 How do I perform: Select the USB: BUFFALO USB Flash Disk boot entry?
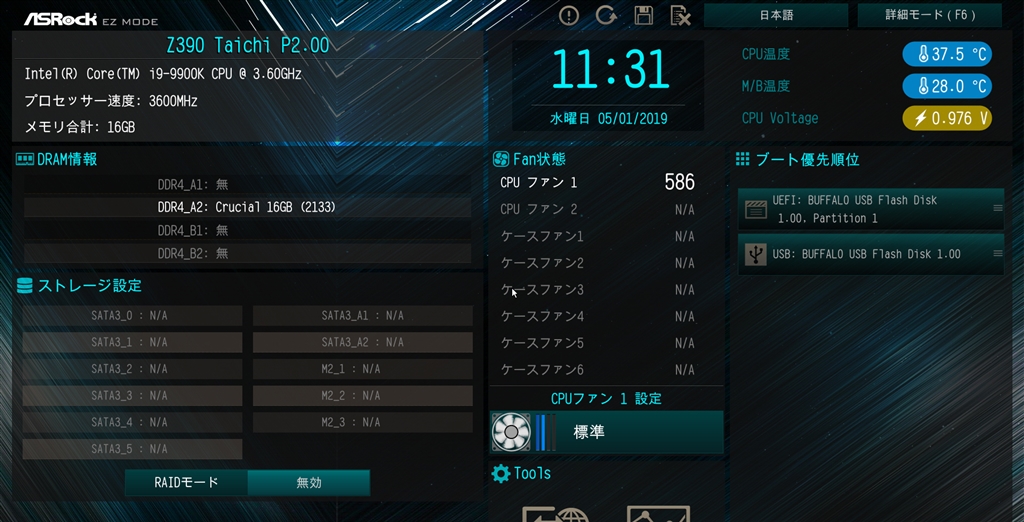(x=871, y=254)
